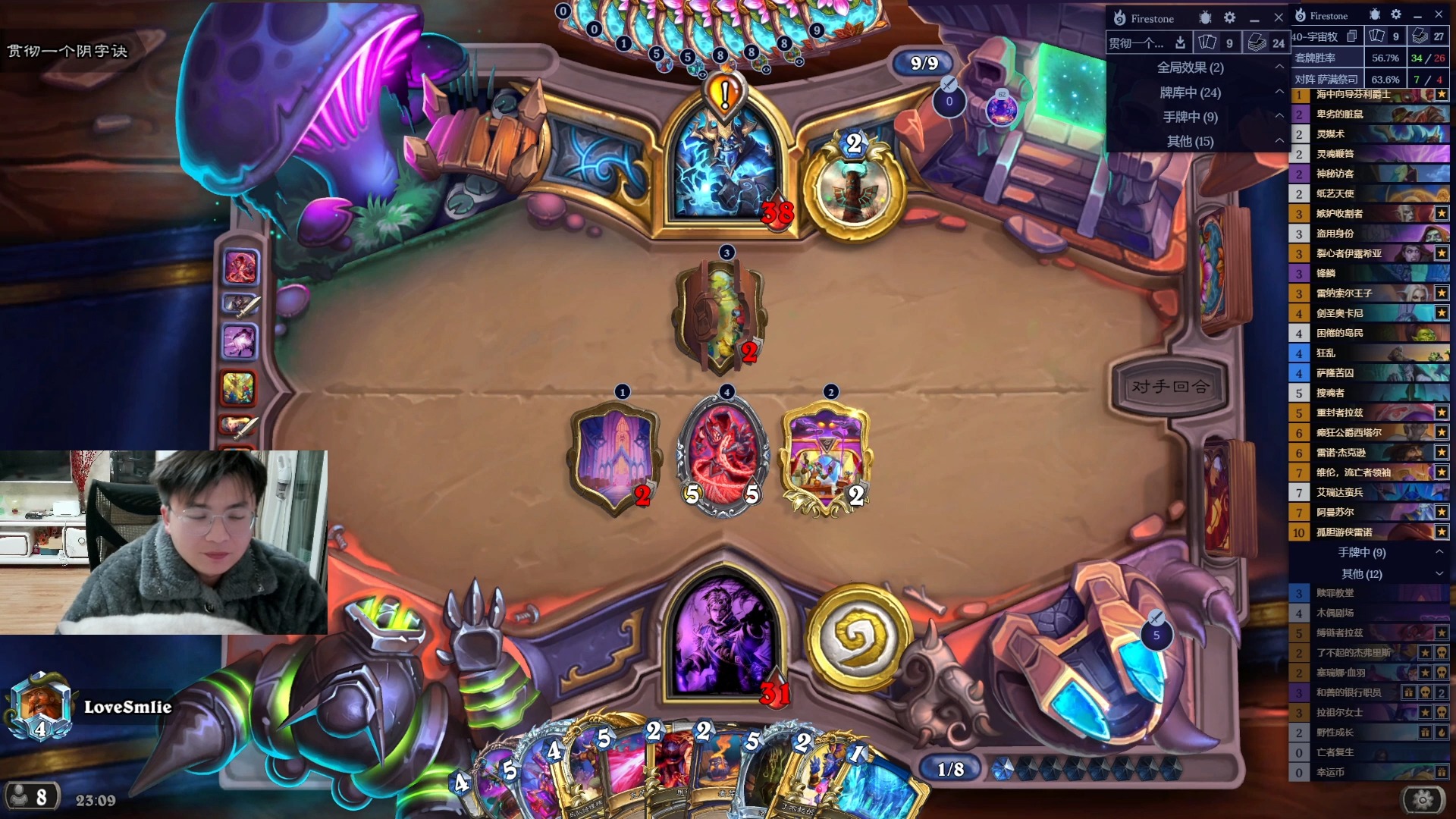This screenshot has height=819, width=1456.
Task: Open the game options gear menu
Action: [1423, 799]
